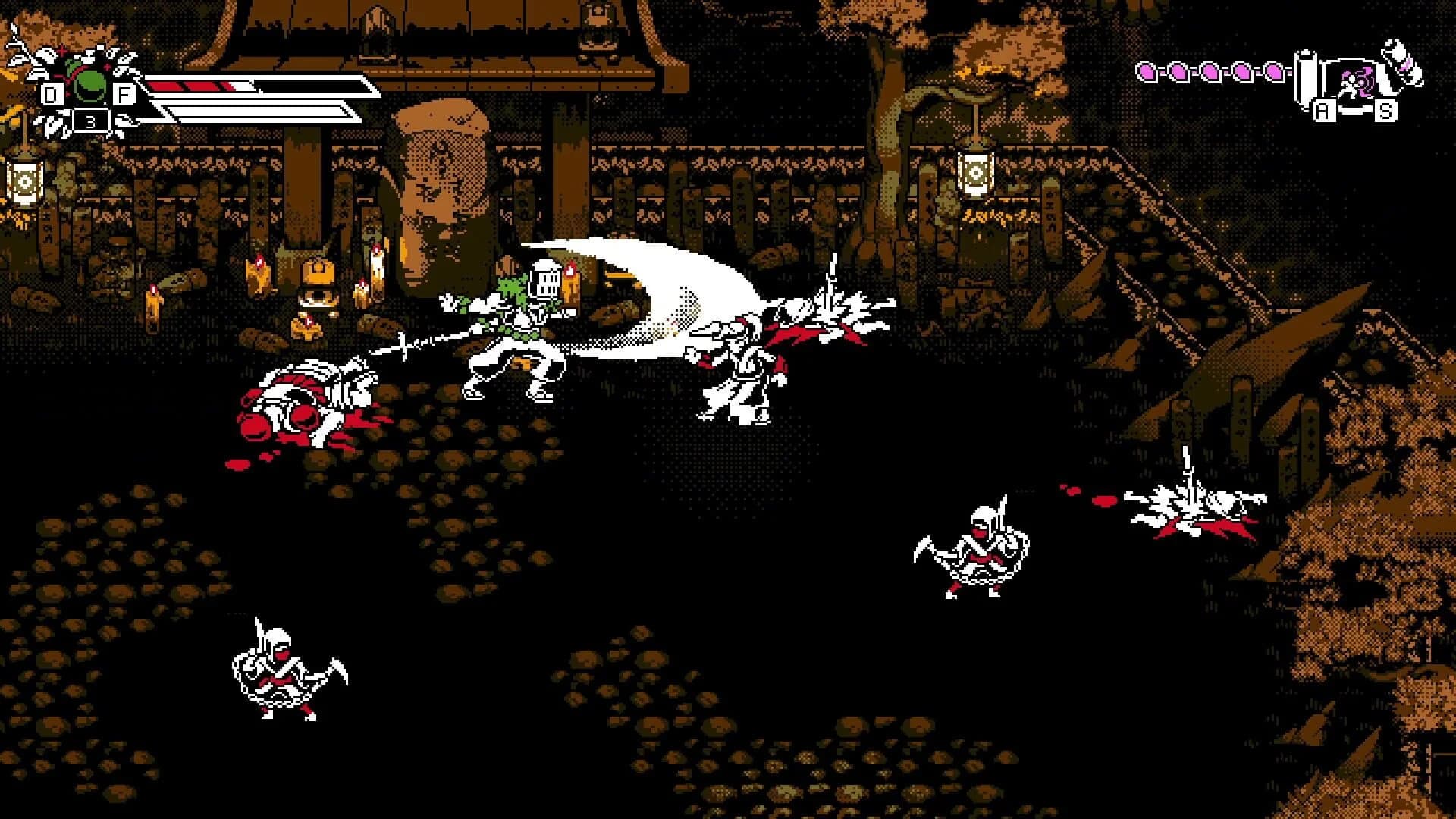Click the A key prompt under the skill slot
The width and height of the screenshot is (1456, 819).
[1324, 111]
